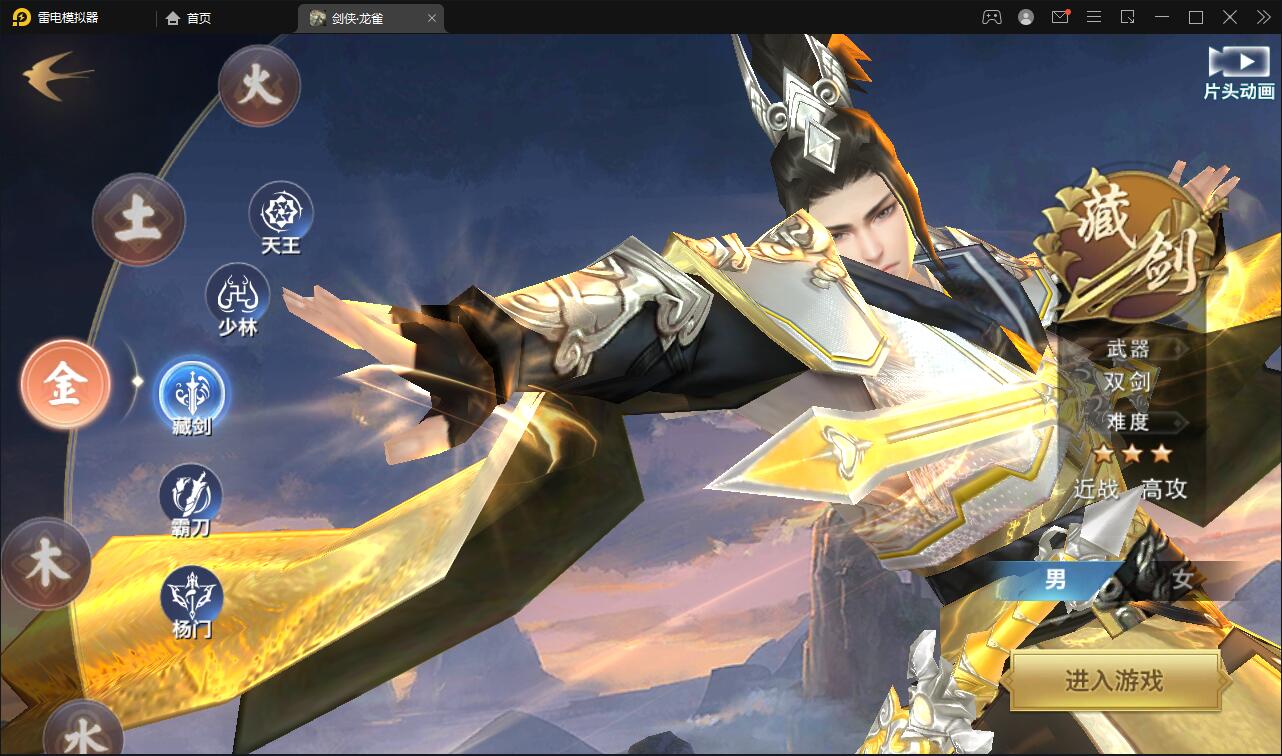Viewport: 1282px width, 756px height.
Task: Toggle the 金 metal element selection
Action: pyautogui.click(x=64, y=383)
